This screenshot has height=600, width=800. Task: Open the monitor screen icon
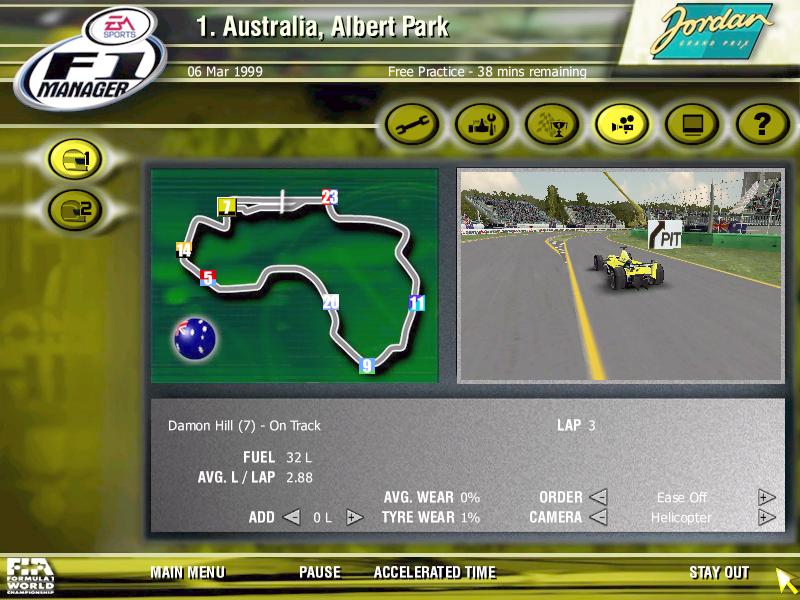(692, 125)
